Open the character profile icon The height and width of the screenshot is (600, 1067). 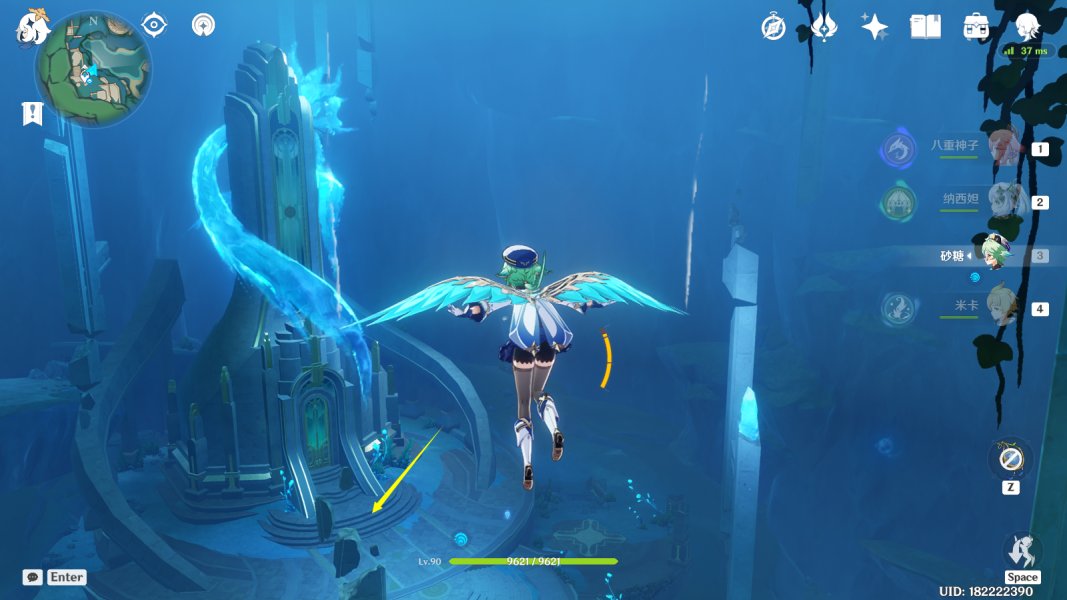point(1027,27)
